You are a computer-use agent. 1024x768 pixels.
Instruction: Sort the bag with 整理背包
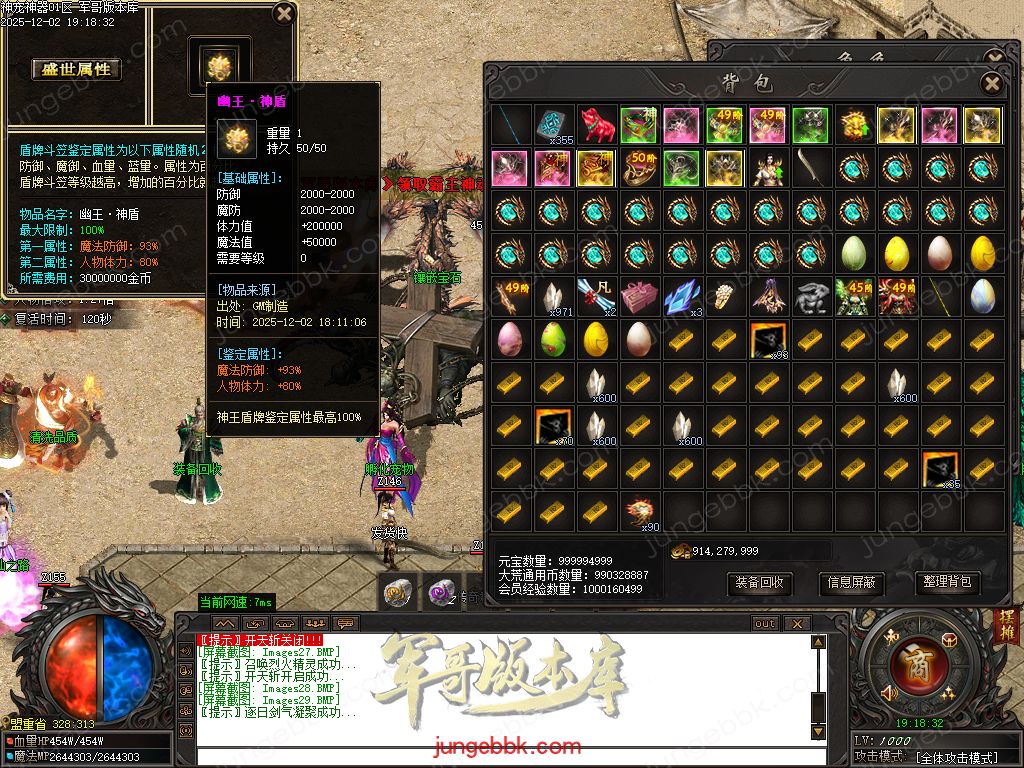(x=945, y=582)
